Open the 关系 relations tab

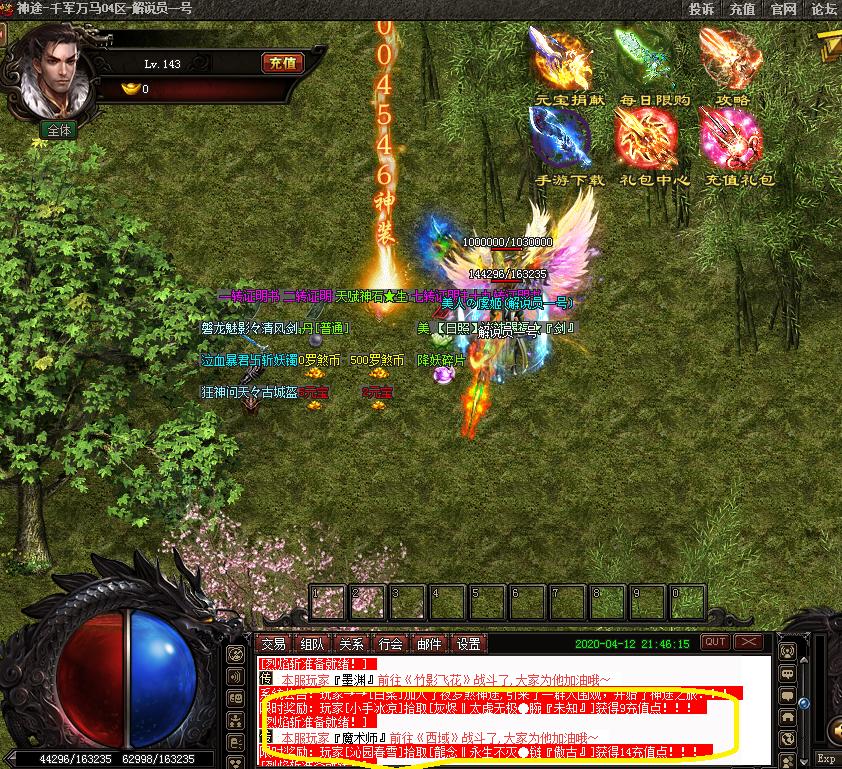point(351,644)
